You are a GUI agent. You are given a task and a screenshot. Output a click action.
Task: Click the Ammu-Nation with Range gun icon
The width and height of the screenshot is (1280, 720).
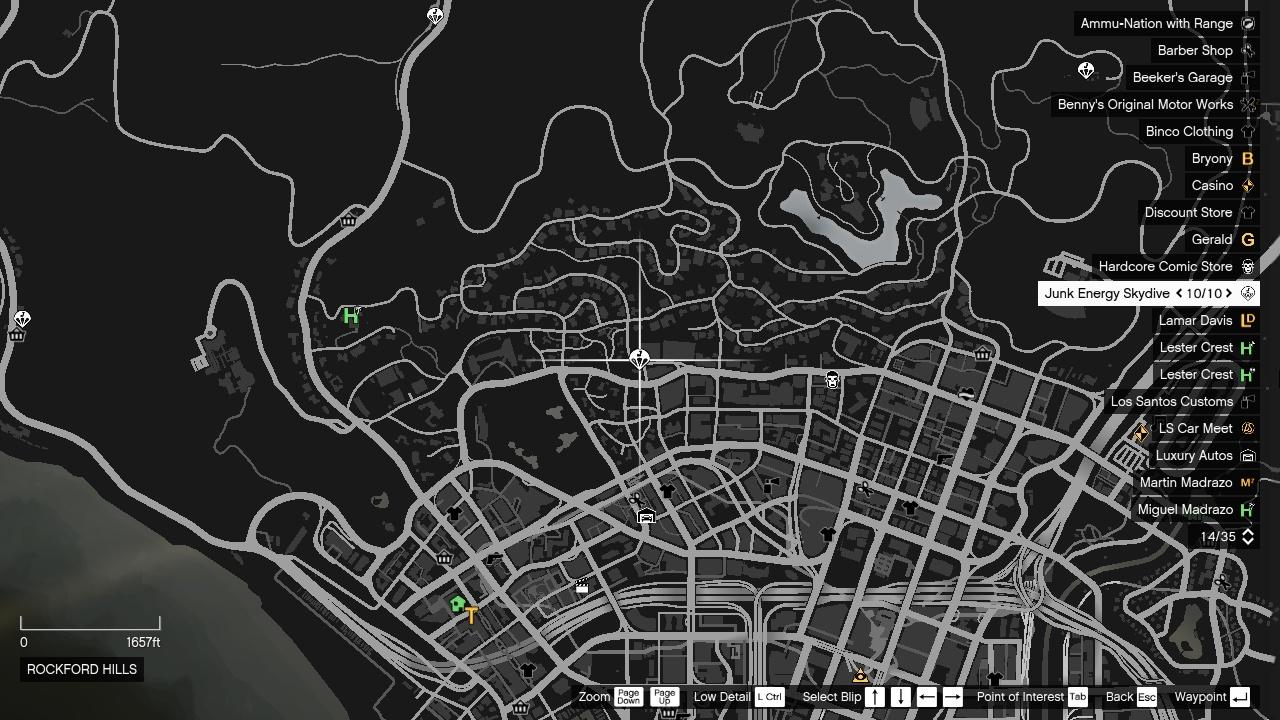pos(1247,23)
